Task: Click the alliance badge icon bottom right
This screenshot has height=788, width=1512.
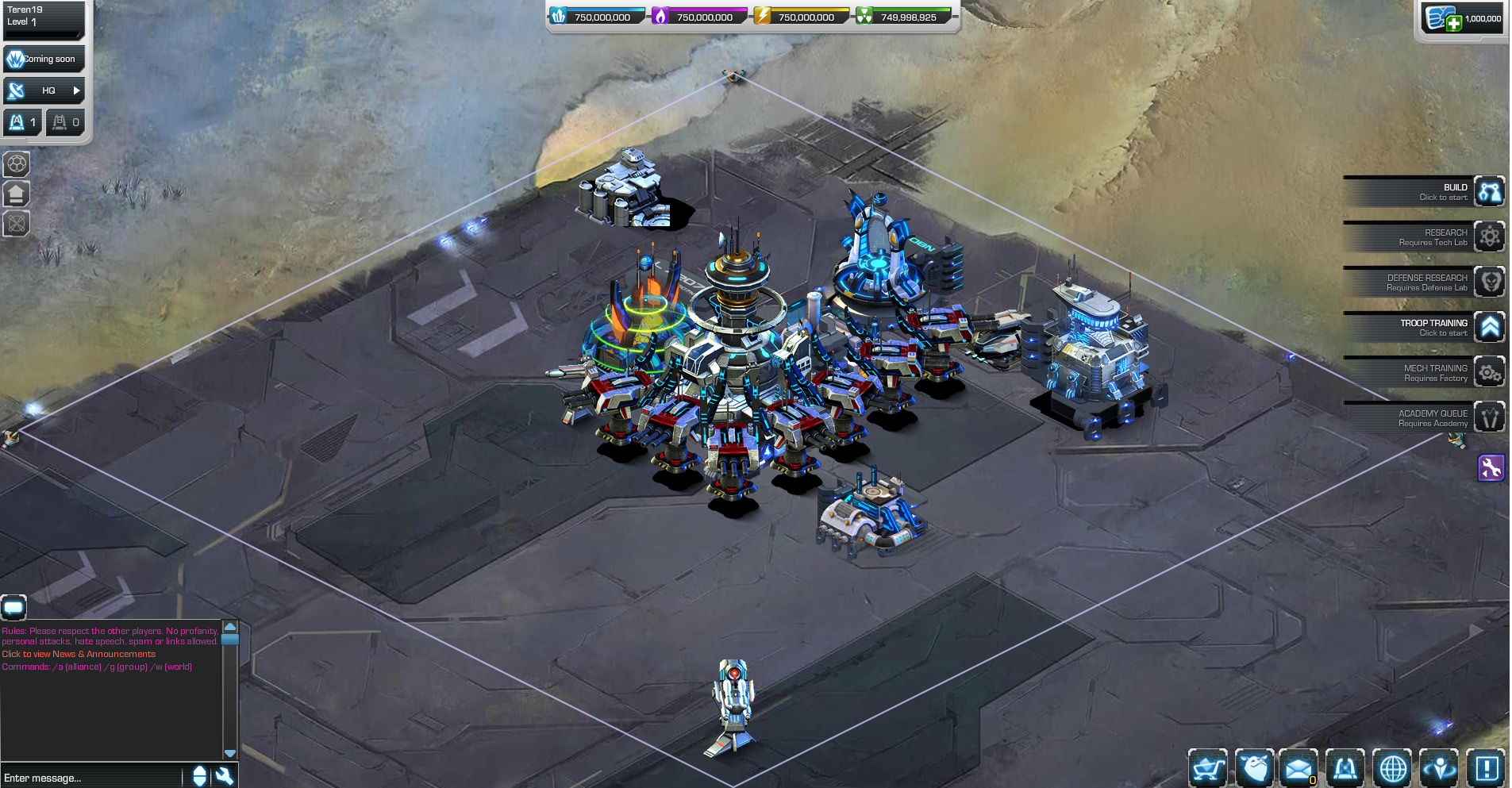Action: tap(1345, 768)
